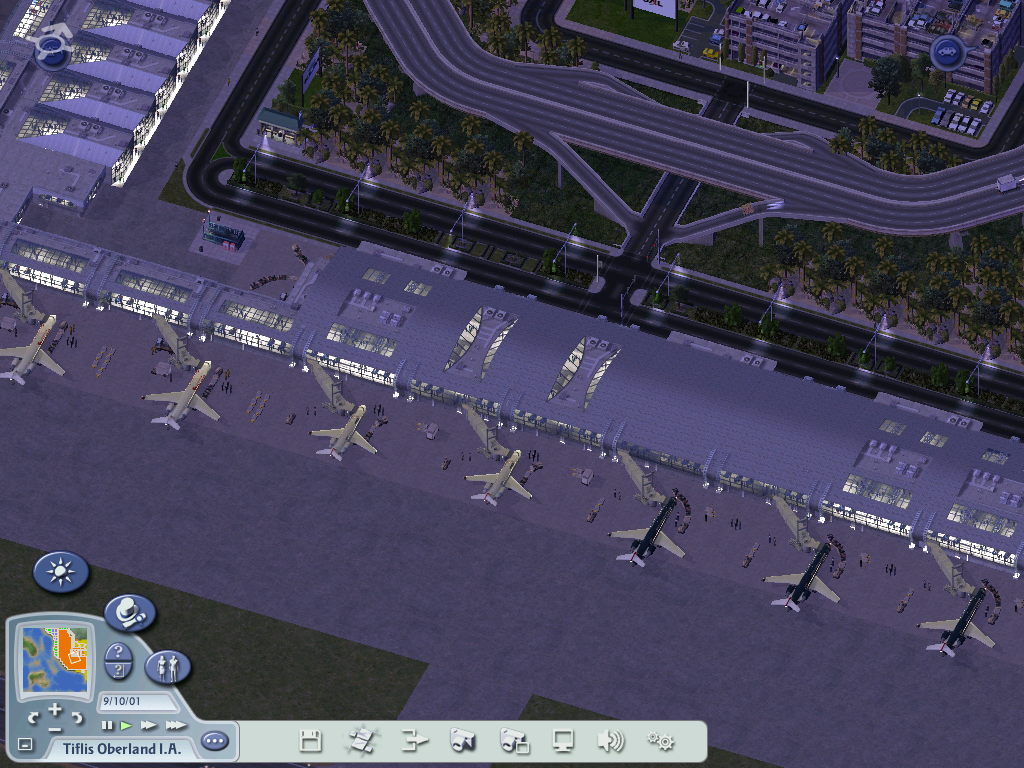This screenshot has width=1024, height=768.
Task: Rotate the view clockwise
Action: coord(77,716)
